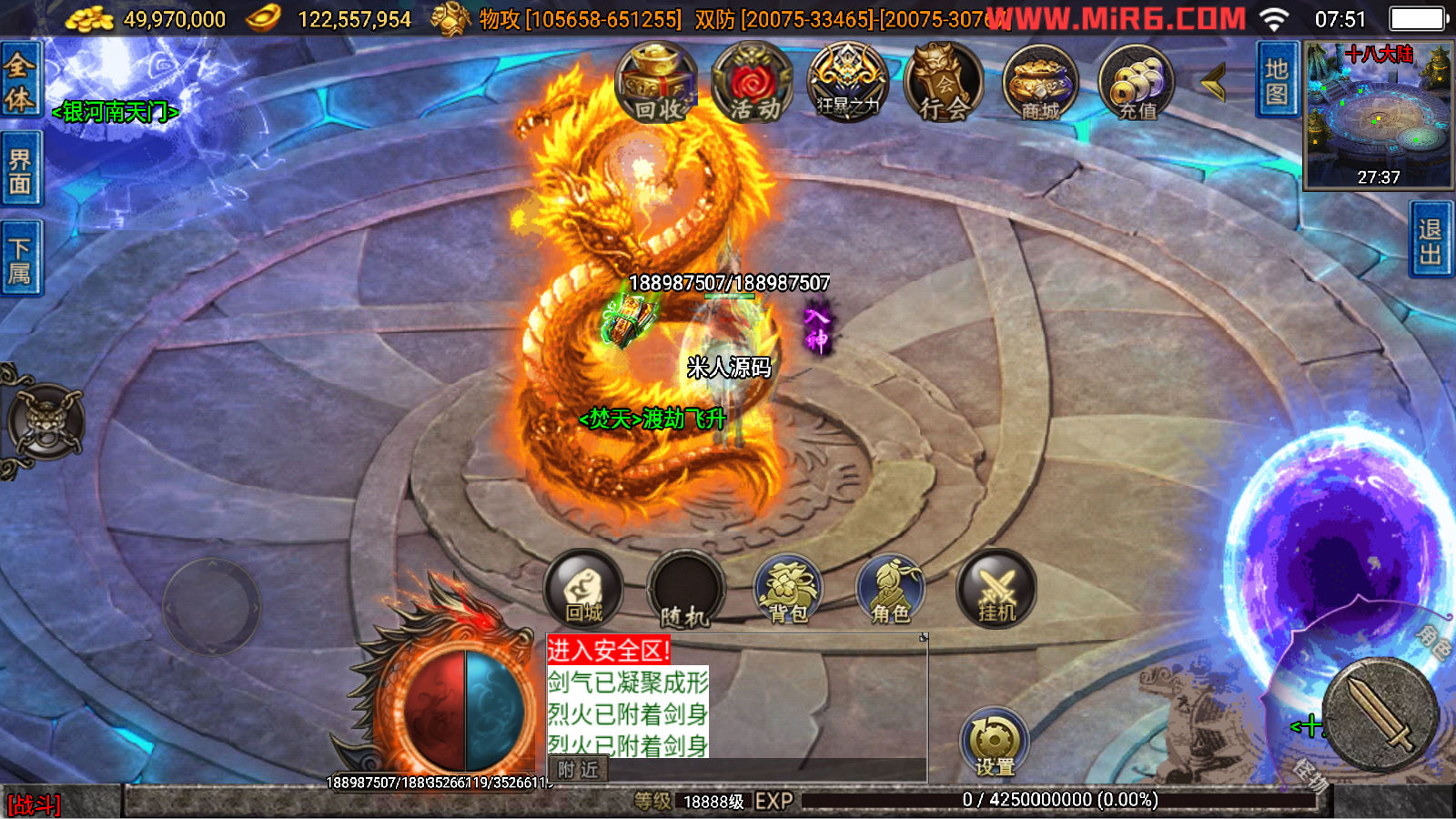Select the 全体 side tab
The image size is (1456, 819).
[x=20, y=83]
